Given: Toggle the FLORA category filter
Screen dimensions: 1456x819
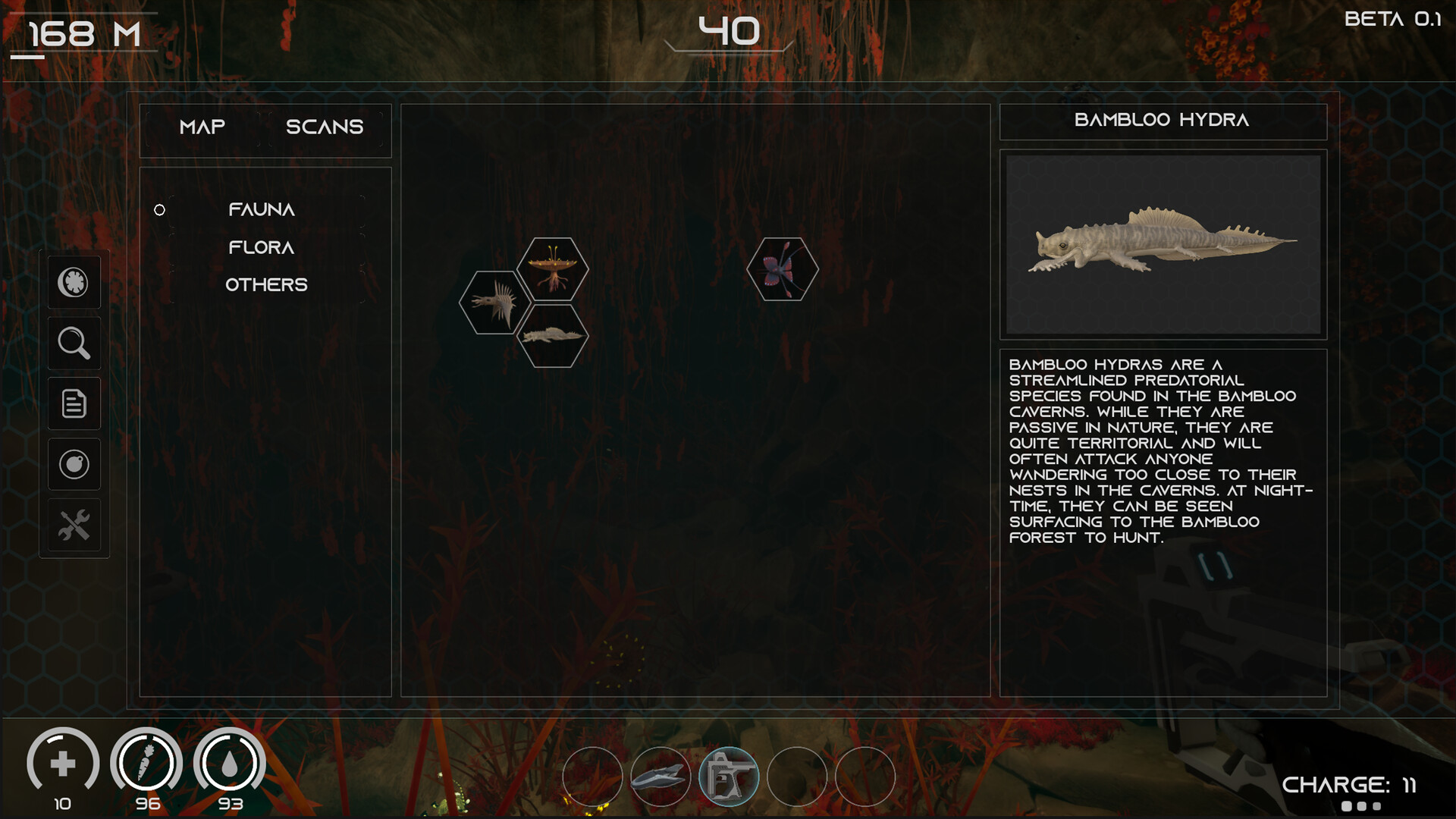Looking at the screenshot, I should pyautogui.click(x=260, y=246).
